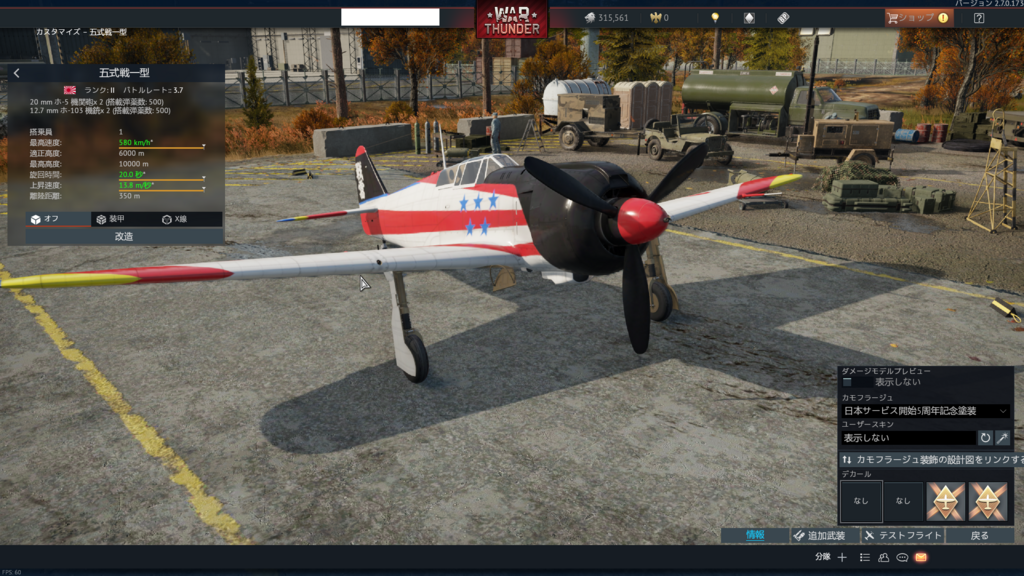
Task: Select the first empty なし decal slot
Action: click(861, 501)
